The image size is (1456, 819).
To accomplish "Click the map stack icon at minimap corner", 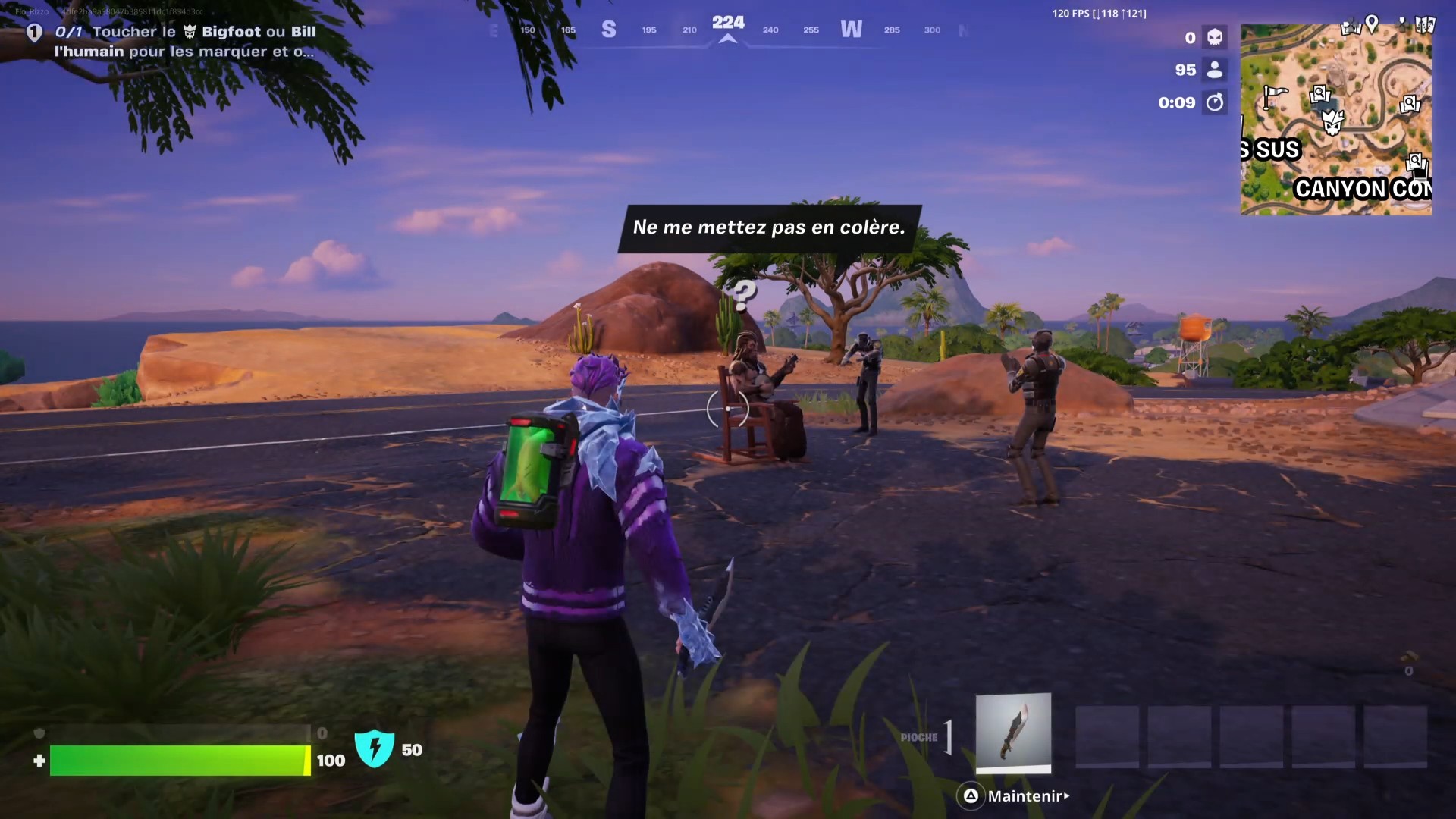I will click(x=1426, y=23).
